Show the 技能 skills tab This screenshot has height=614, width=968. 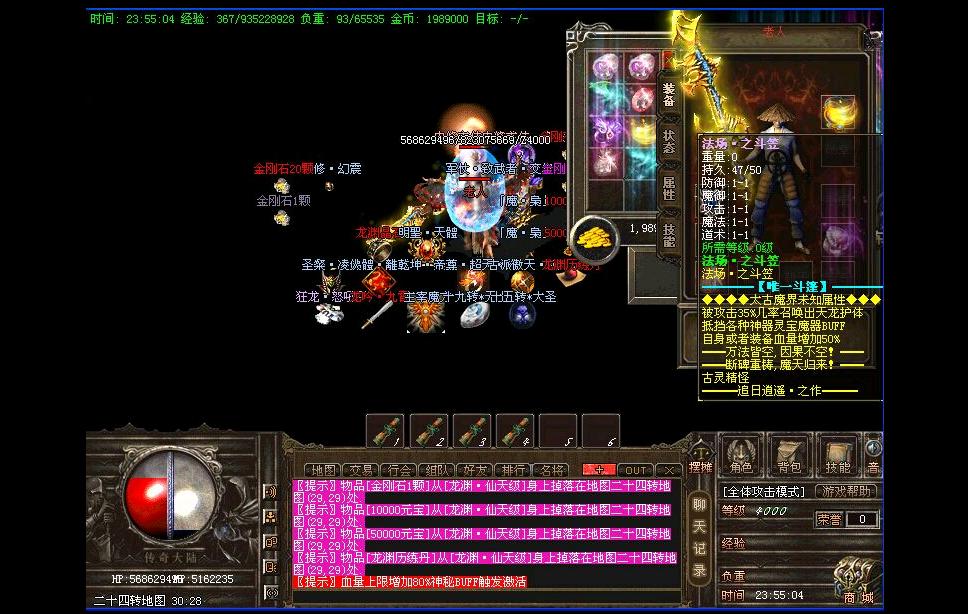point(669,234)
